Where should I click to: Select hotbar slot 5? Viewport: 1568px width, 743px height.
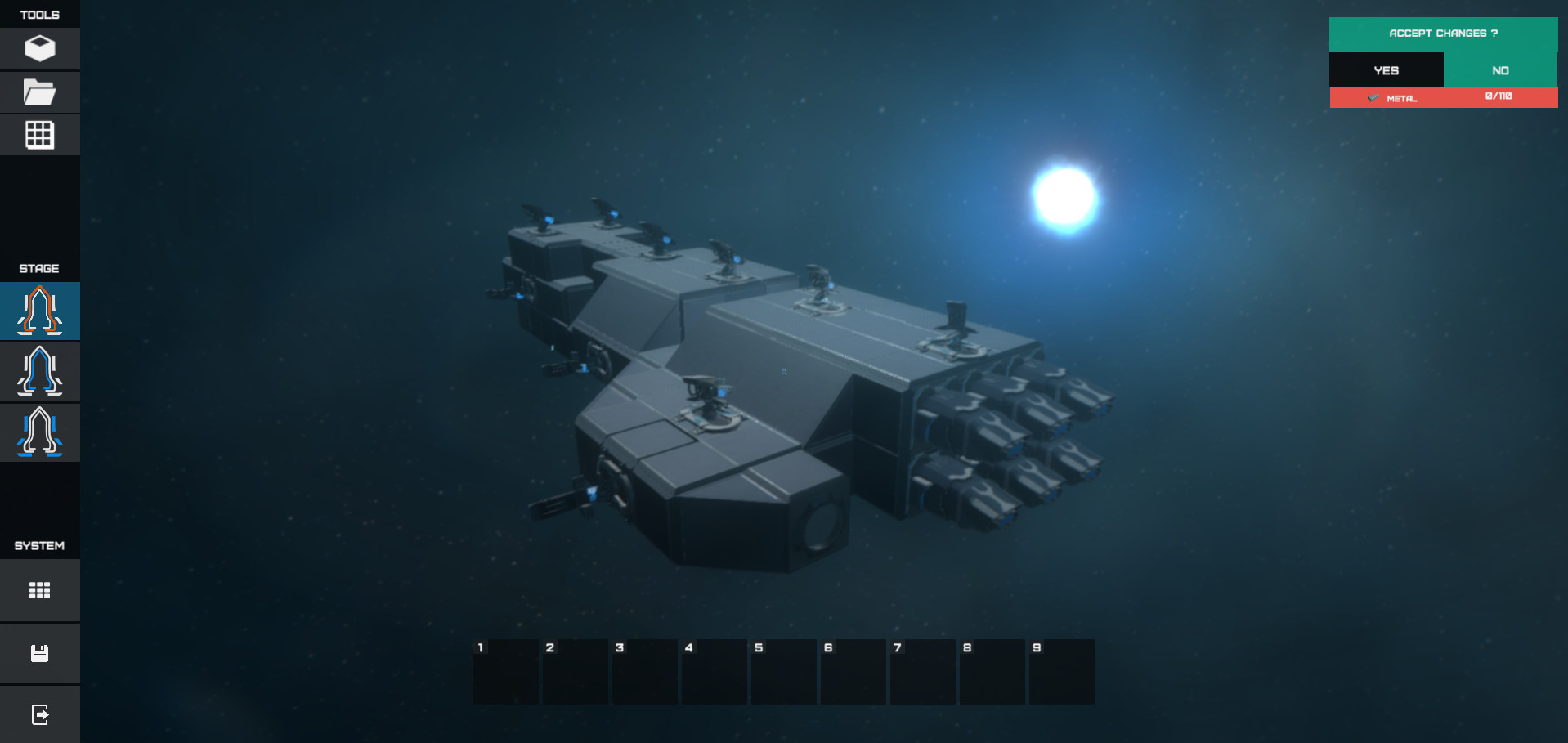pyautogui.click(x=783, y=672)
